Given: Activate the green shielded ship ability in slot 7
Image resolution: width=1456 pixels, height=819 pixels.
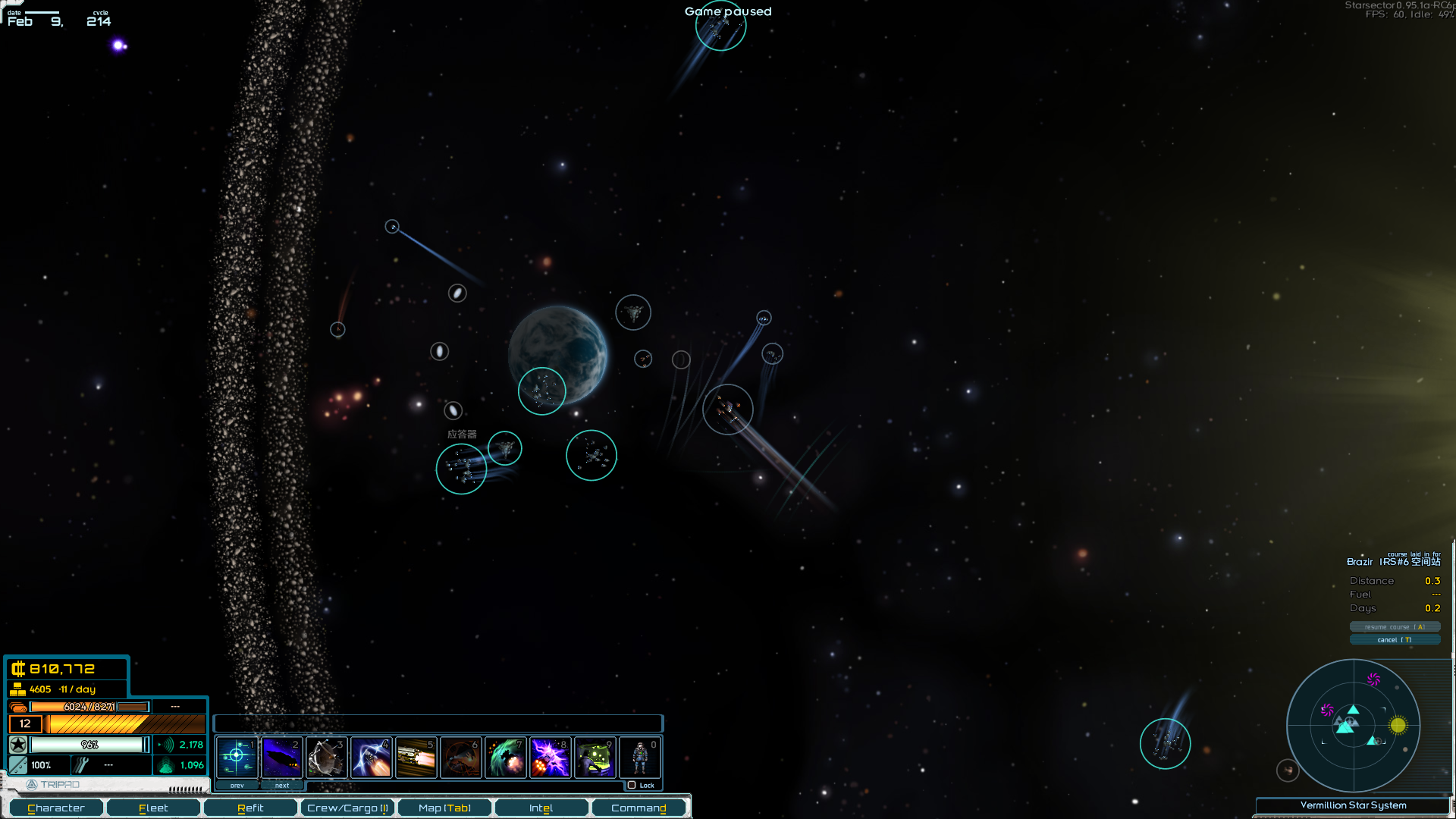Looking at the screenshot, I should pyautogui.click(x=505, y=757).
